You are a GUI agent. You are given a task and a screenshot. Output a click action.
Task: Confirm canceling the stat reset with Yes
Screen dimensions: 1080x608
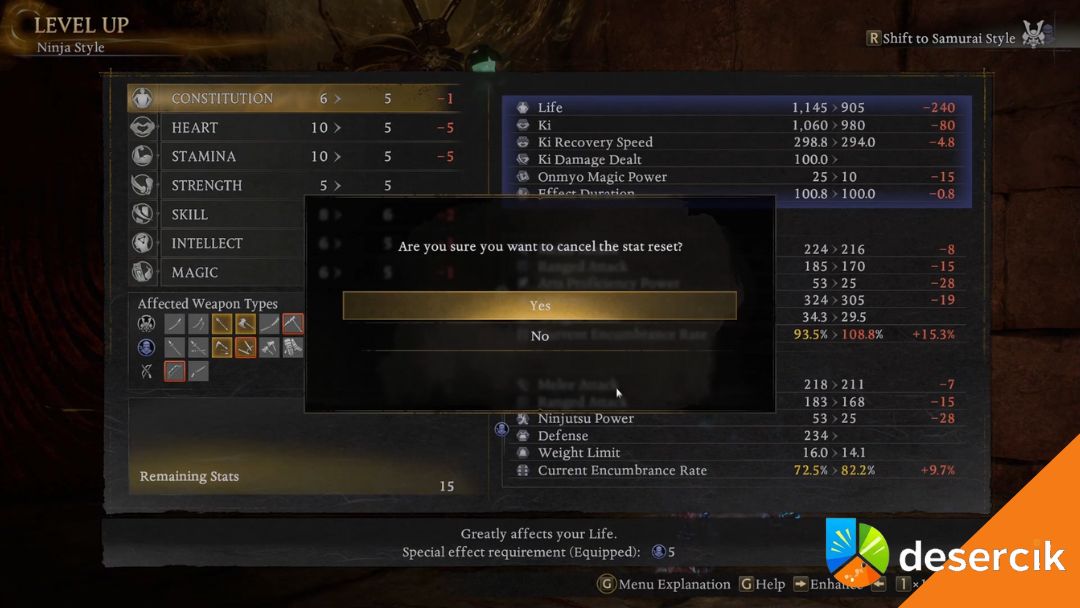point(539,306)
